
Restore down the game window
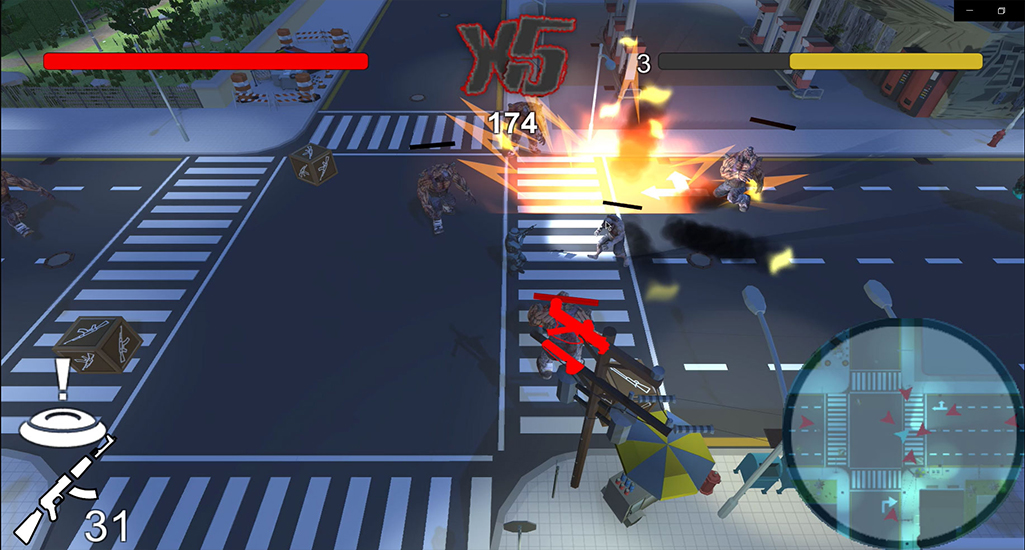[x=1001, y=10]
